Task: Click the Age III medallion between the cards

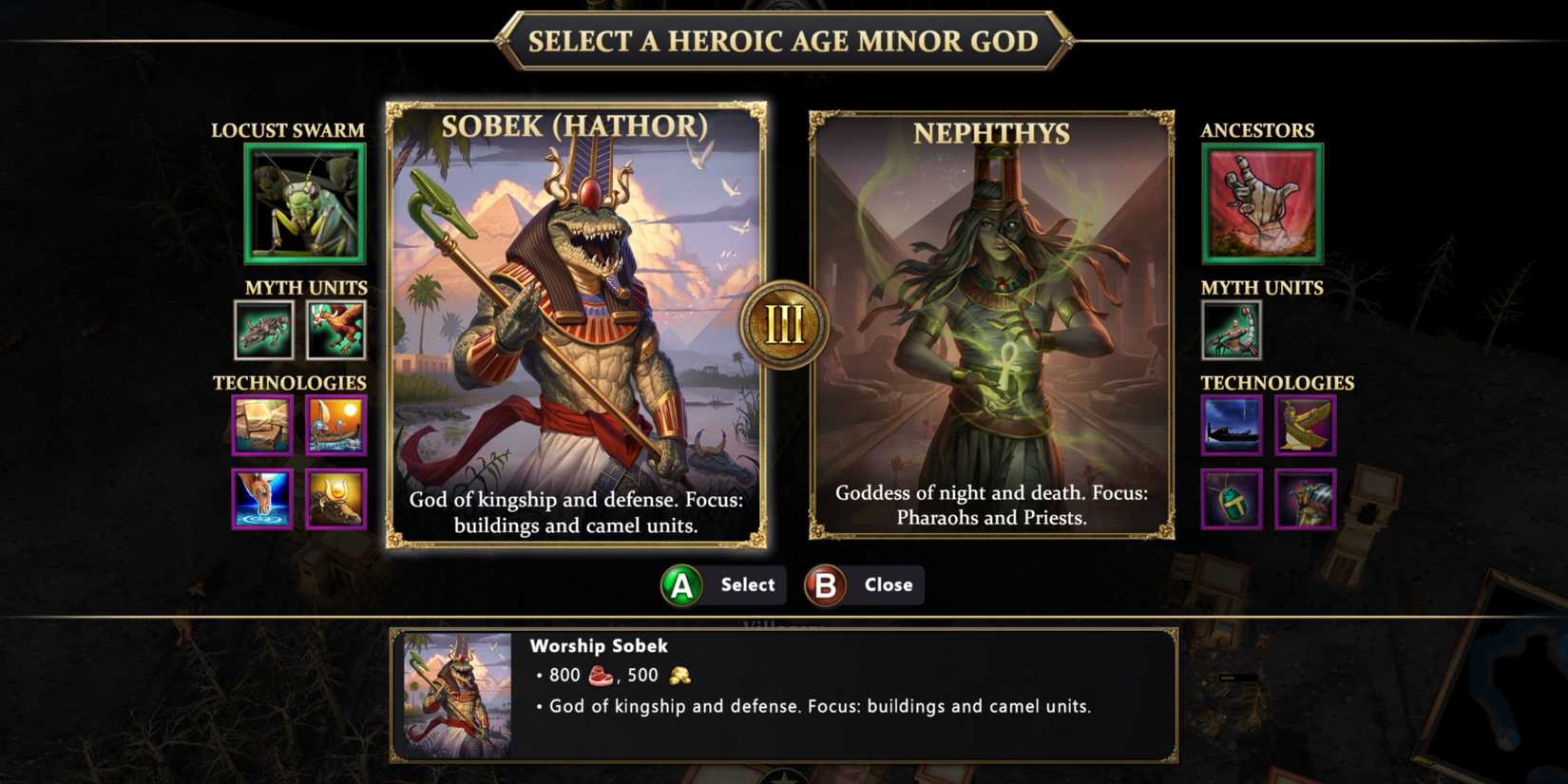Action: (783, 325)
